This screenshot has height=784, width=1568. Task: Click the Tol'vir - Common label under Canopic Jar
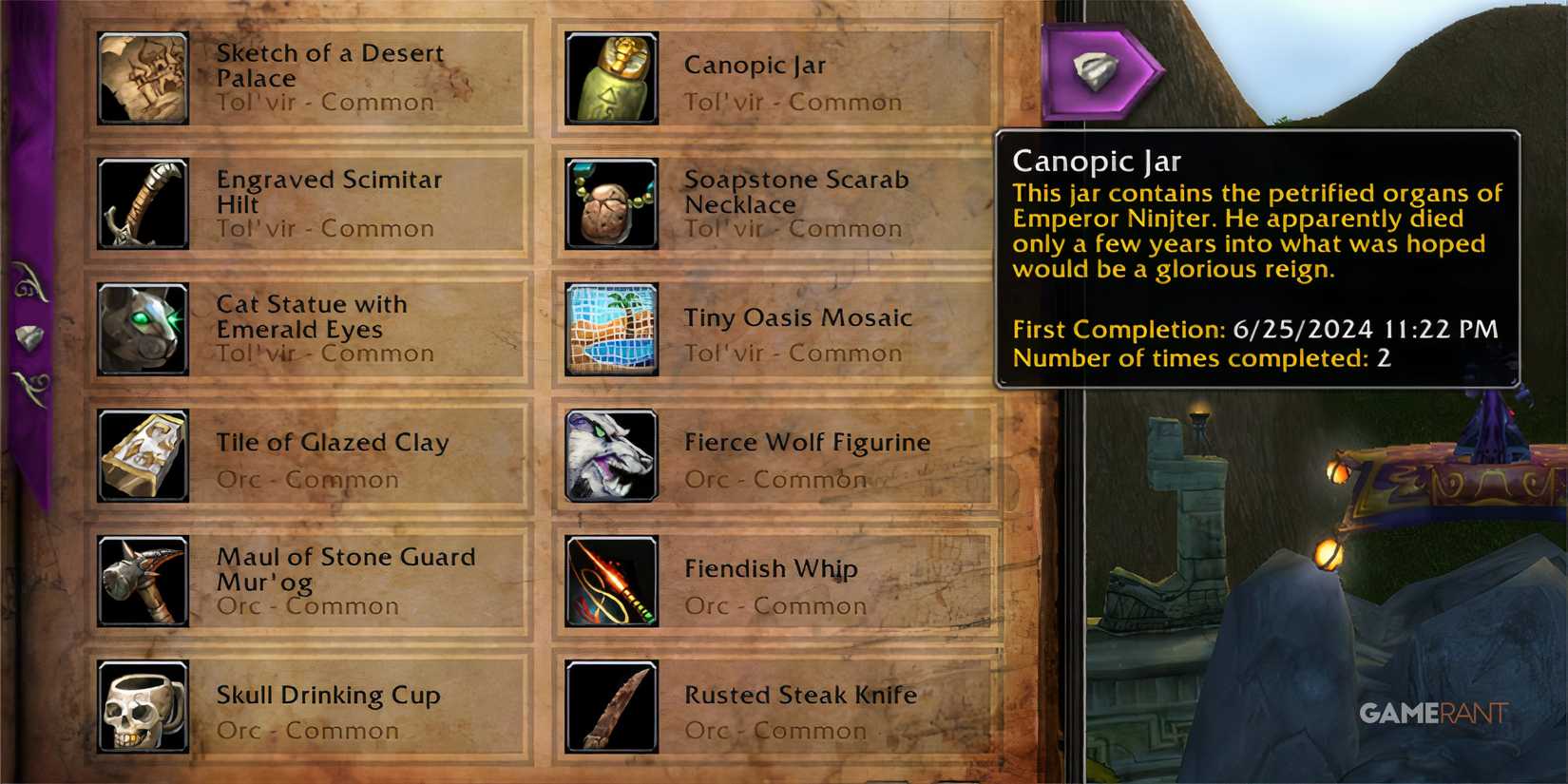point(793,102)
